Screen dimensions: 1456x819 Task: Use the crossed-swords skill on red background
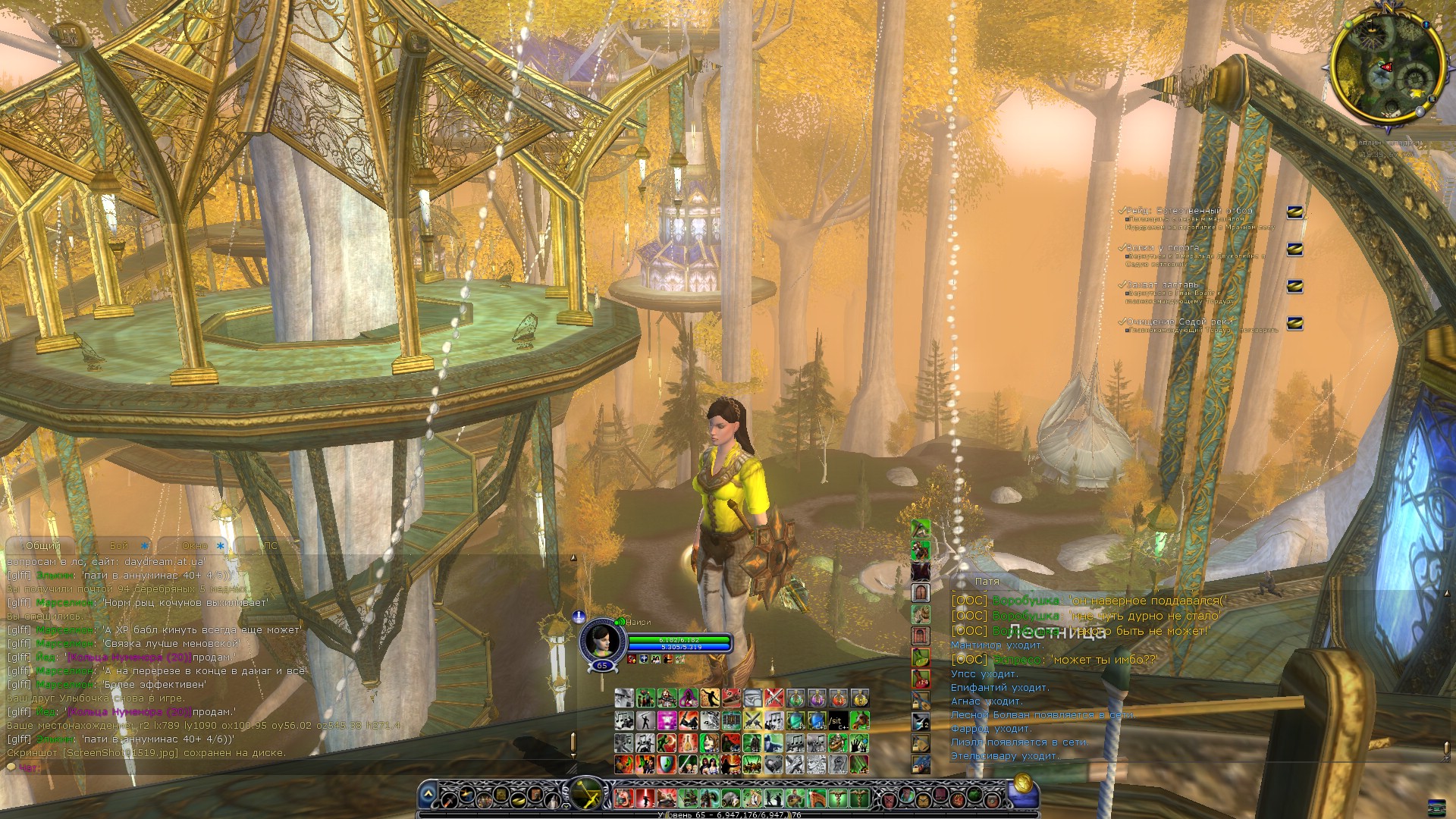coord(773,698)
